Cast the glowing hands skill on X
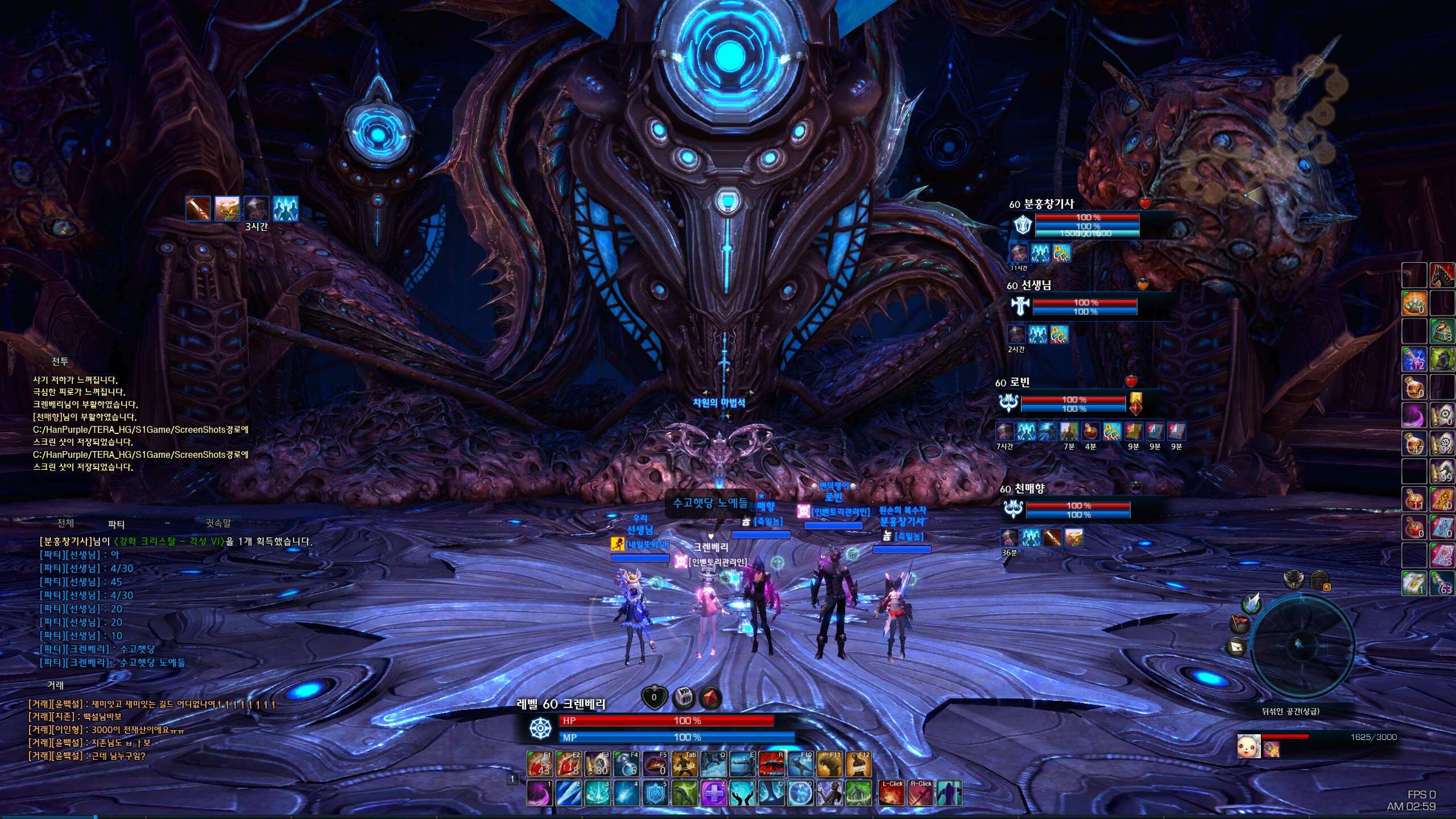Image resolution: width=1456 pixels, height=819 pixels. (742, 793)
